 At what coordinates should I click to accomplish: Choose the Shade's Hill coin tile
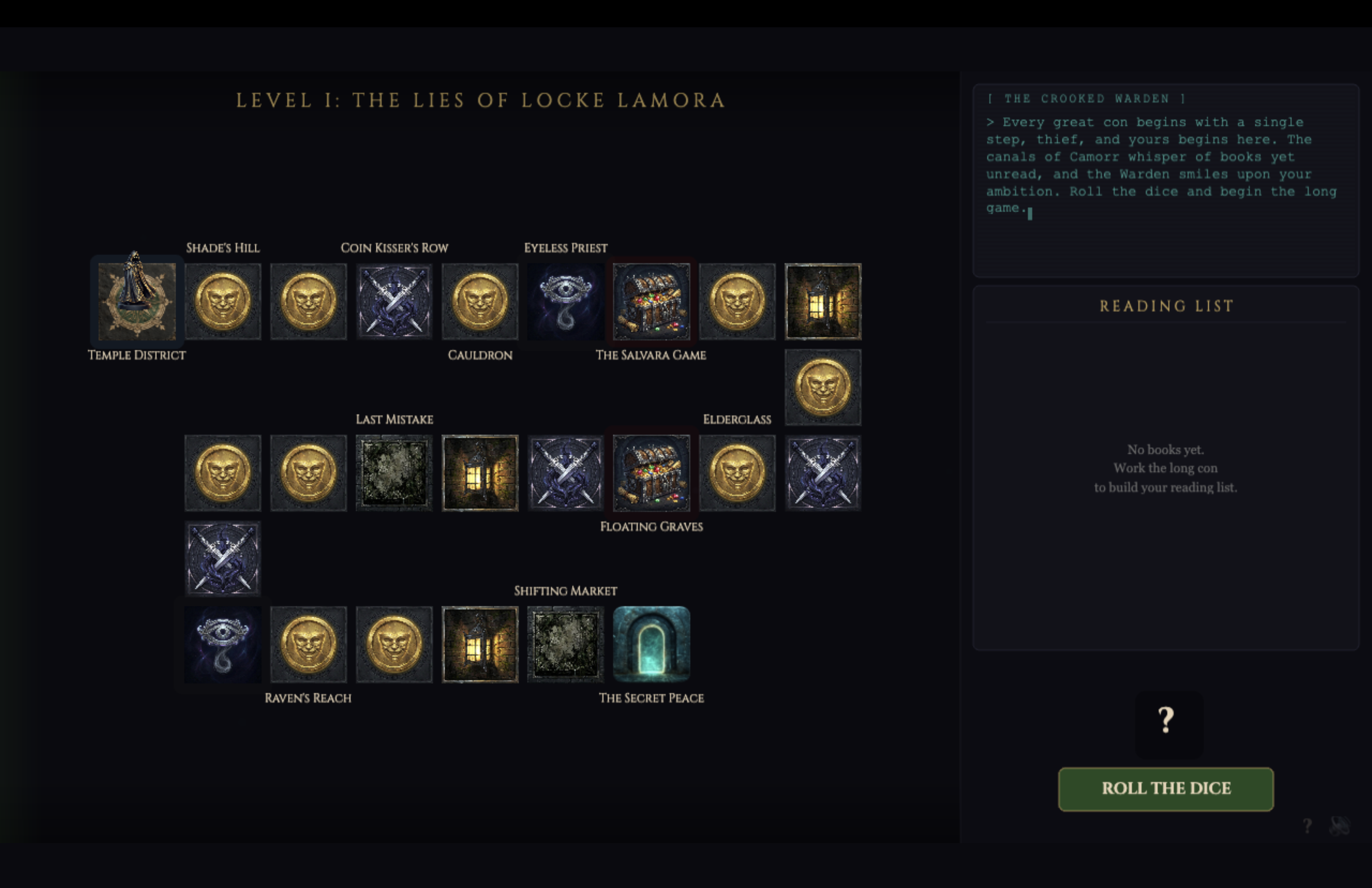coord(223,301)
